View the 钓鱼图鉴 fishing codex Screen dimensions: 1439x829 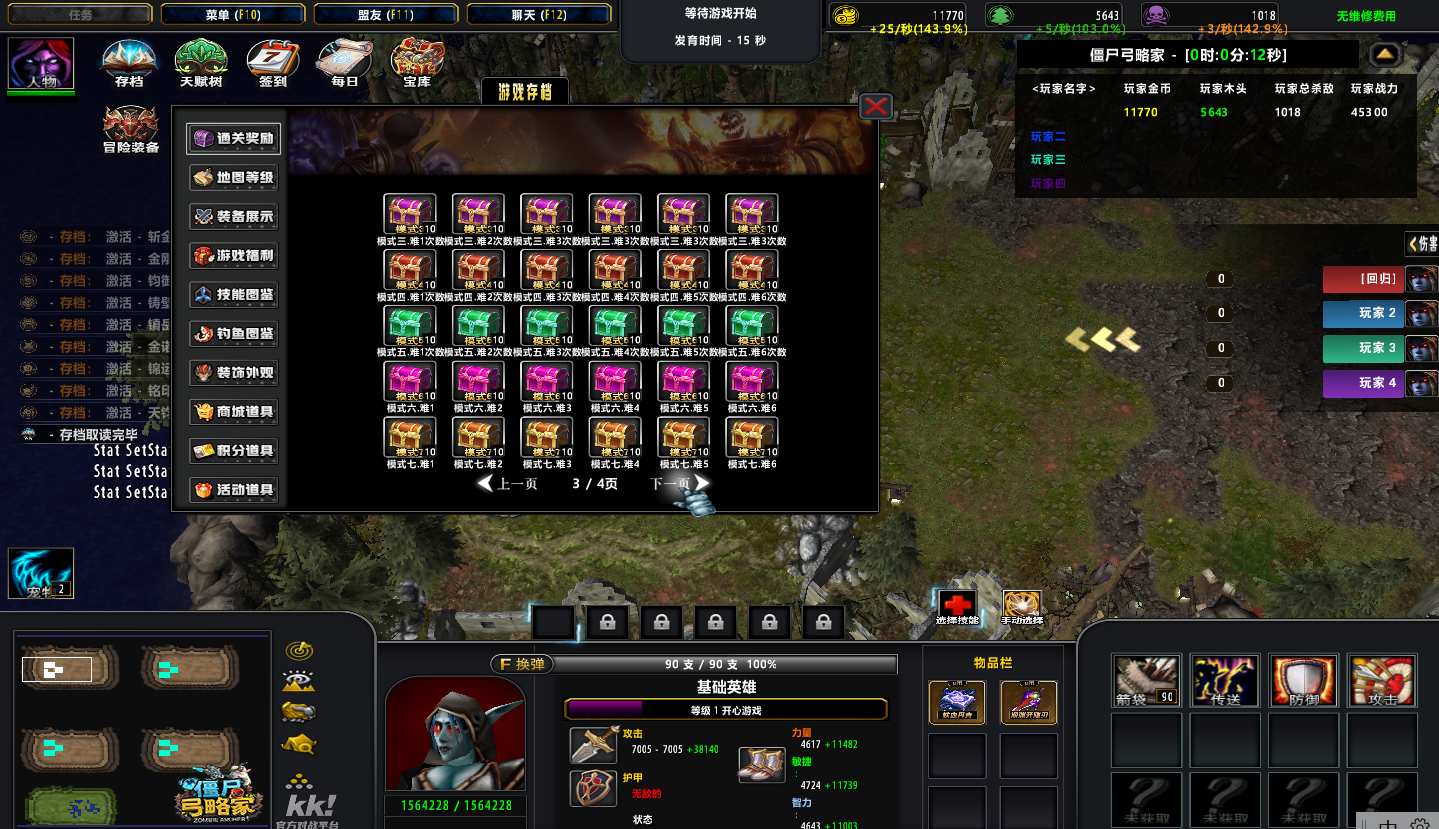(234, 334)
